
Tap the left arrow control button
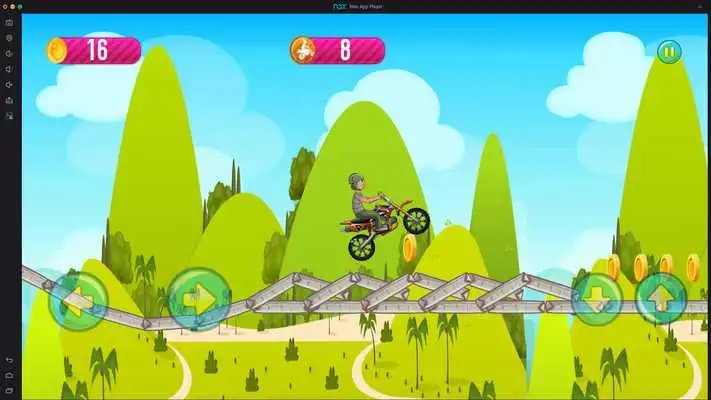[77, 298]
